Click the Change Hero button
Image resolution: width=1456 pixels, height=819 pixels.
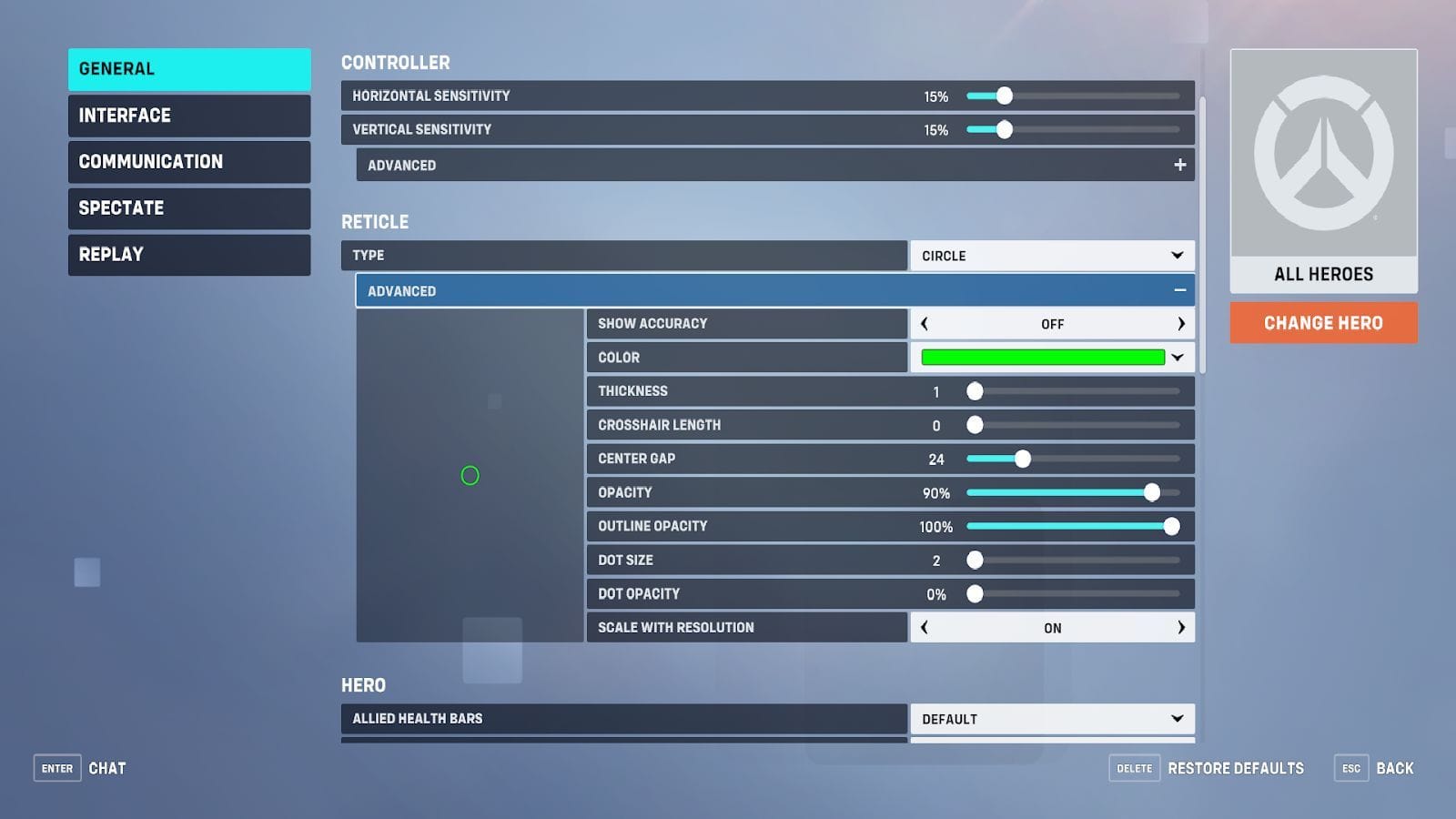pyautogui.click(x=1323, y=323)
